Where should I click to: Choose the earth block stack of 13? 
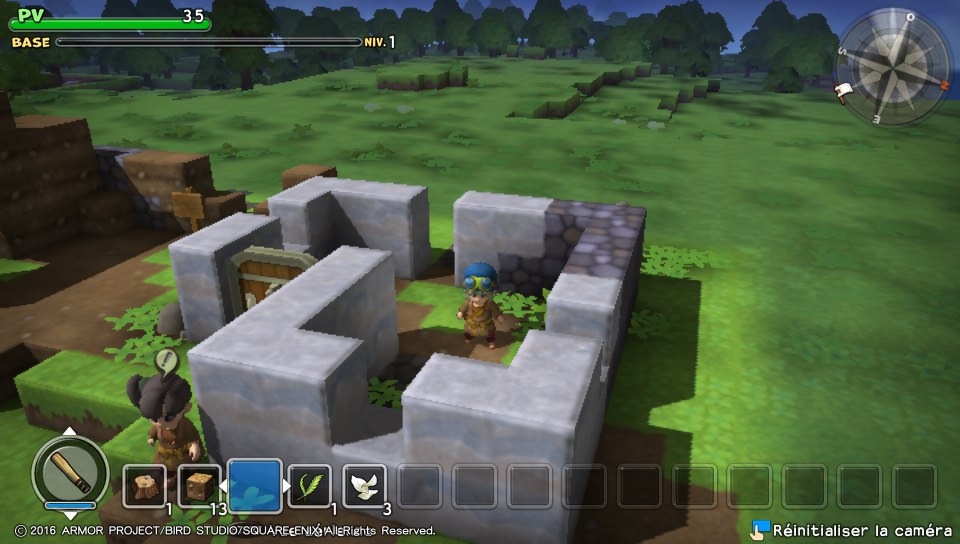coord(199,486)
